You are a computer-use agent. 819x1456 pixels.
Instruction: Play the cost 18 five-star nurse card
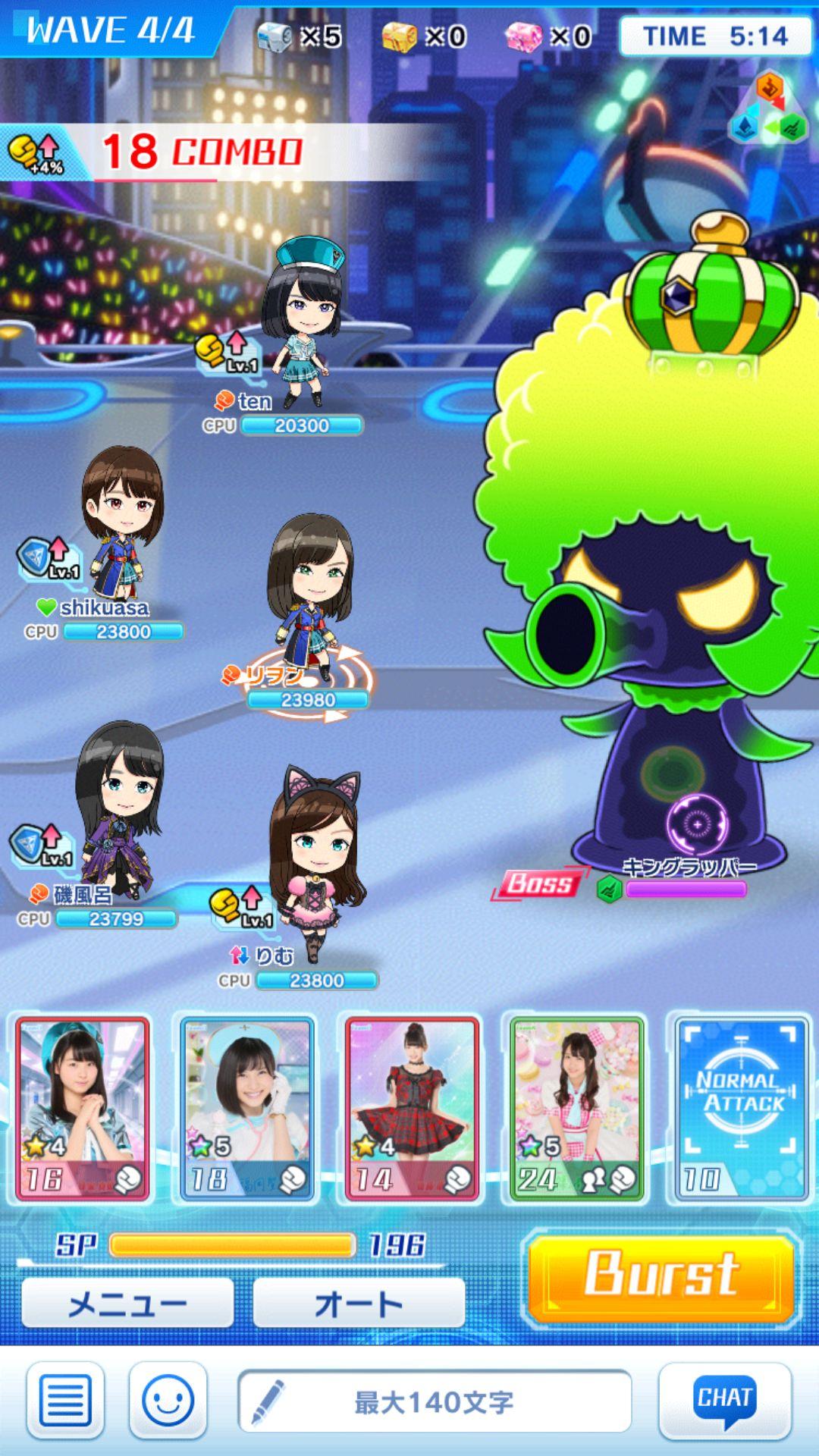[x=247, y=1110]
